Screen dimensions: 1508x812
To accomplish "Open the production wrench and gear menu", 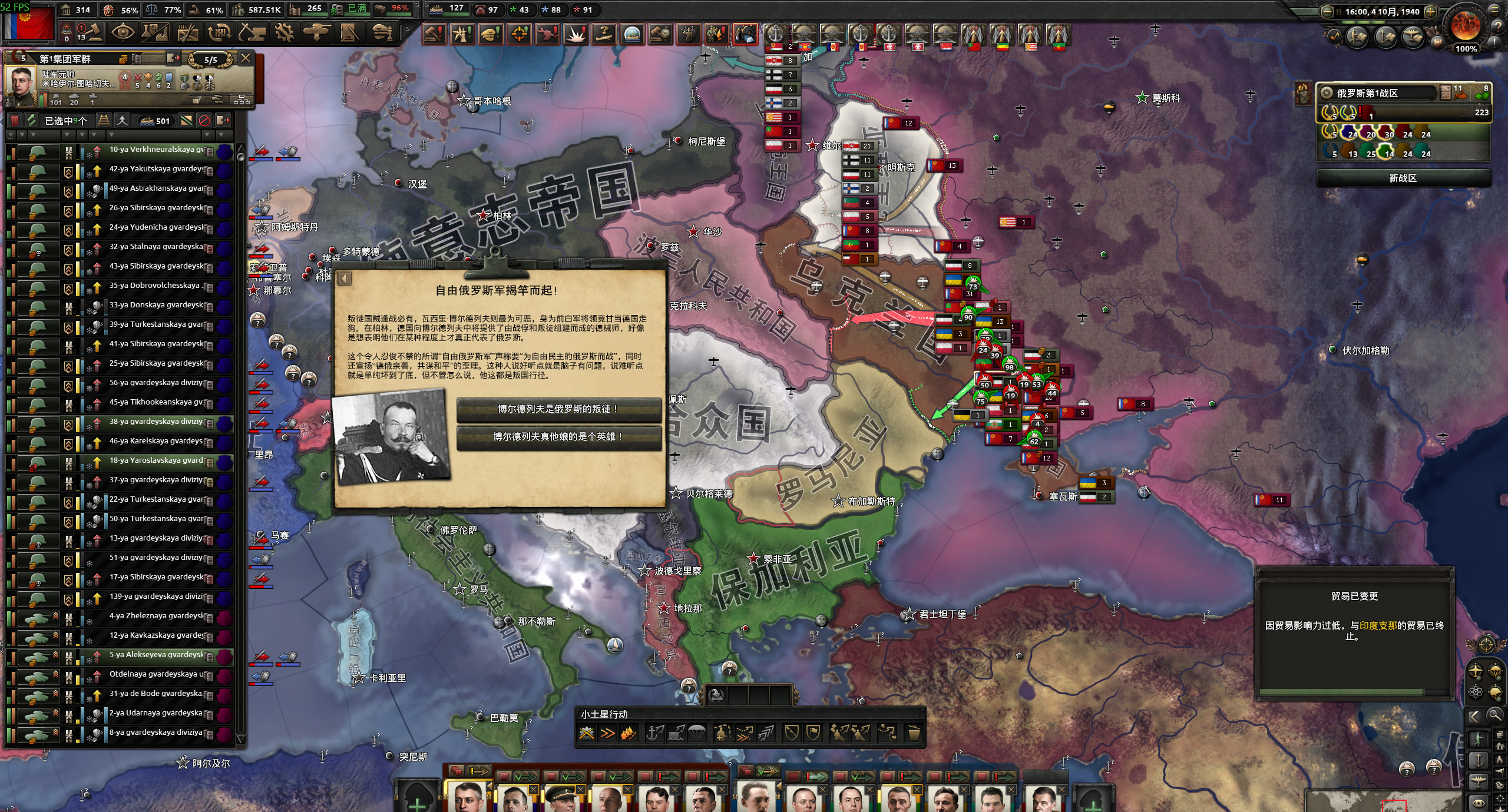I will pos(285,33).
